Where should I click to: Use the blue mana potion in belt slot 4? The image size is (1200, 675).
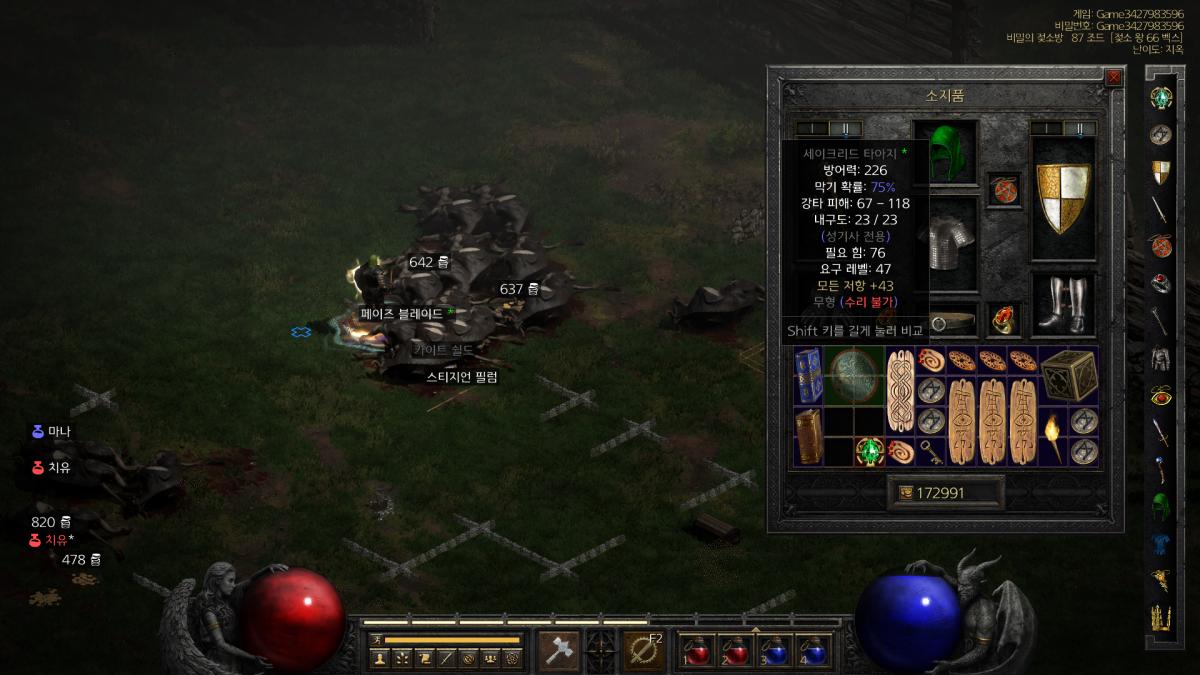pos(813,651)
